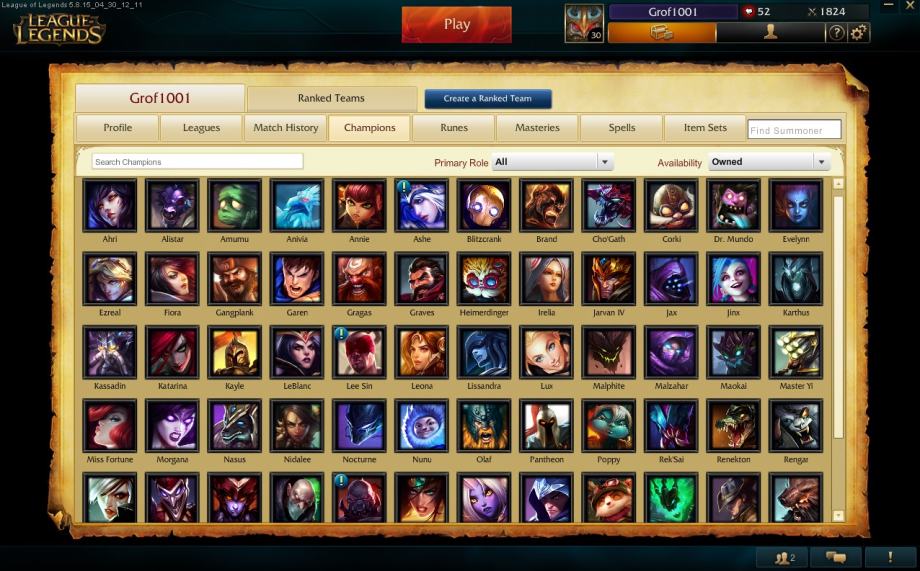The width and height of the screenshot is (920, 571).
Task: Go to the Masteries tab
Action: [537, 128]
